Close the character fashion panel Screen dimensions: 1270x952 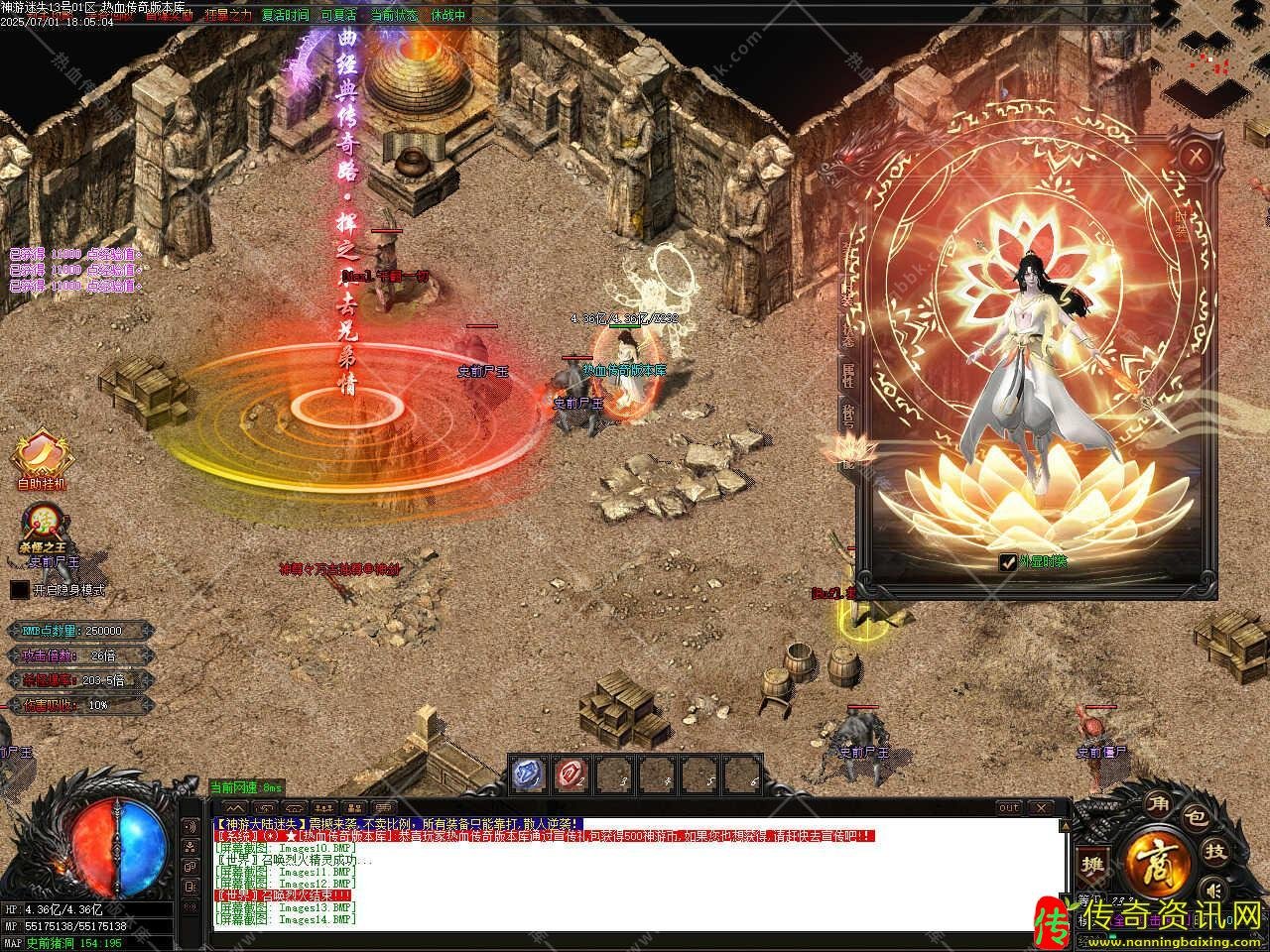(1198, 156)
